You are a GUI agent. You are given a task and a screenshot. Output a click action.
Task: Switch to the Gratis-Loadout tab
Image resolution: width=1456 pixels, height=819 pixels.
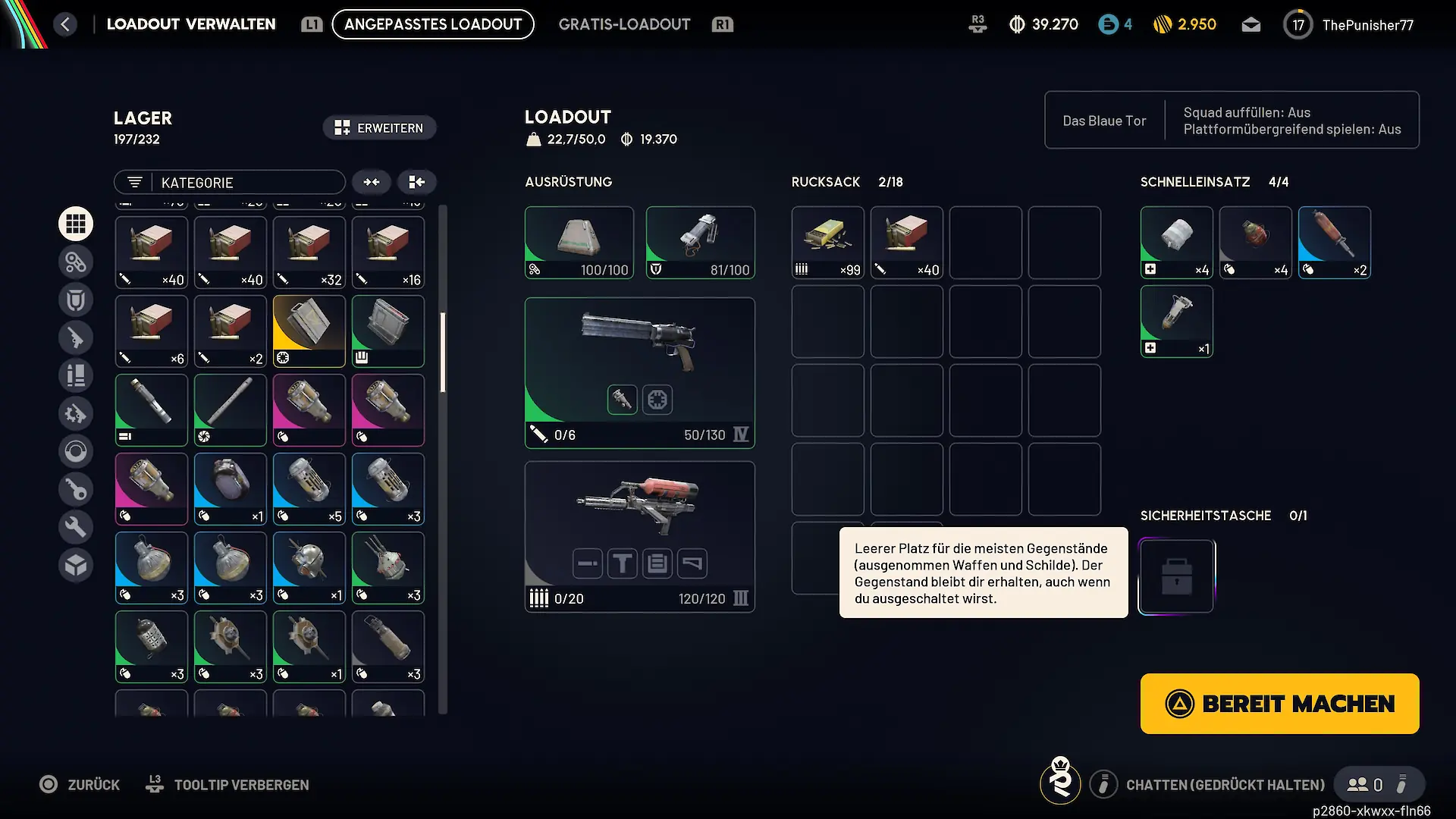(624, 24)
